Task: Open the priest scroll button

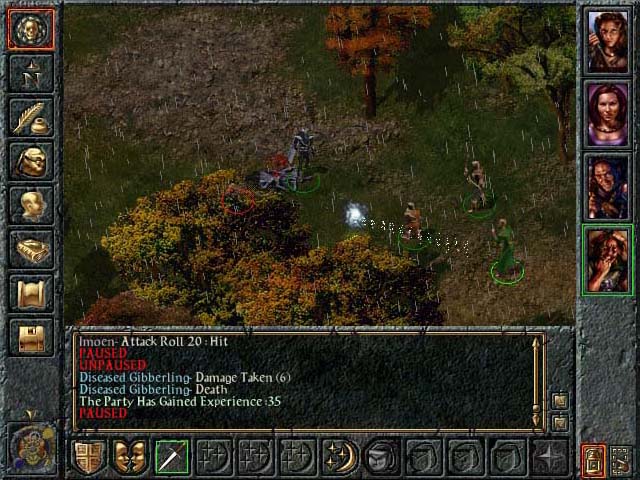Action: pyautogui.click(x=31, y=293)
